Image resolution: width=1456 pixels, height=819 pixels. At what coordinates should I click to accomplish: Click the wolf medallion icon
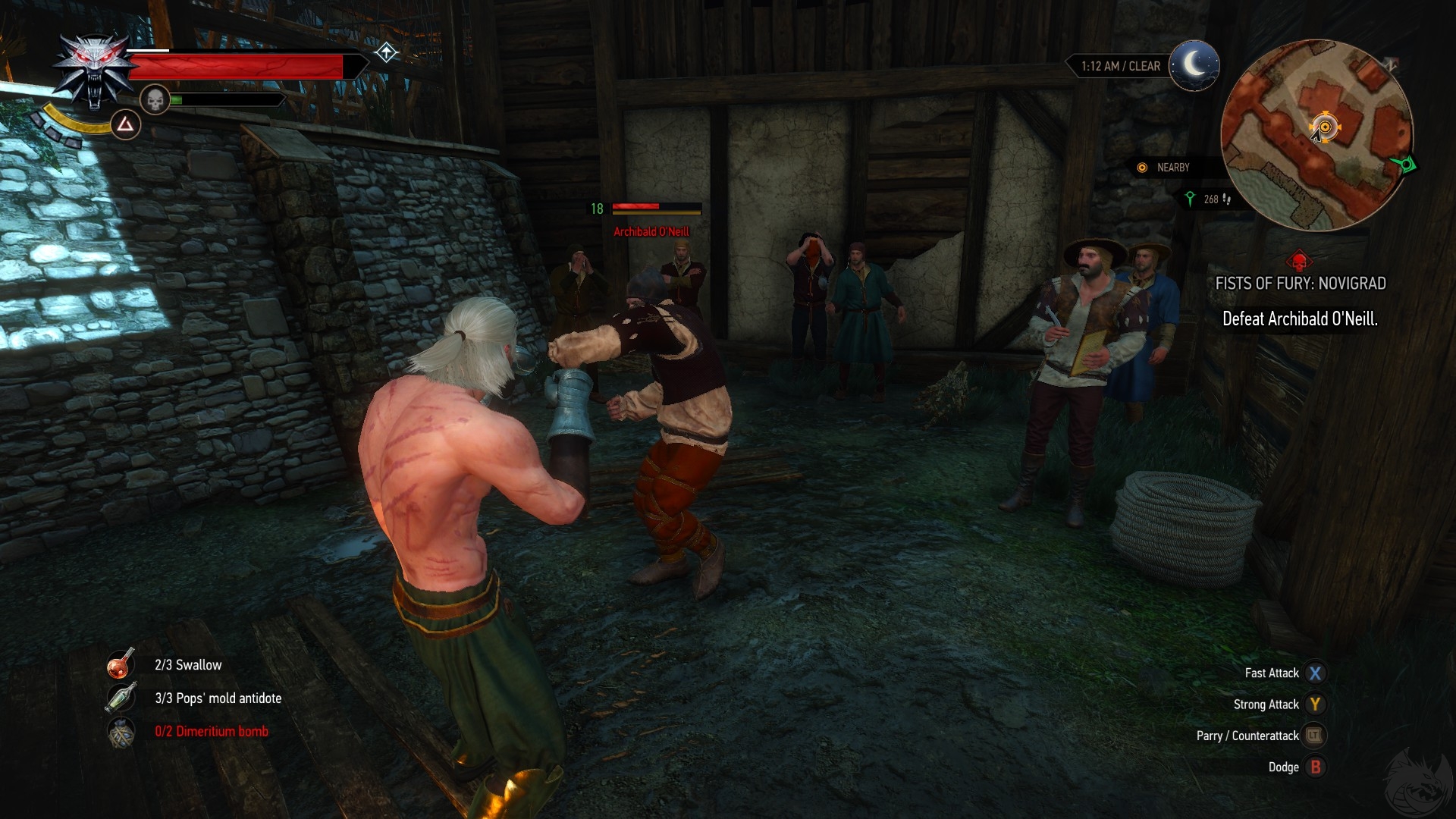coord(95,70)
